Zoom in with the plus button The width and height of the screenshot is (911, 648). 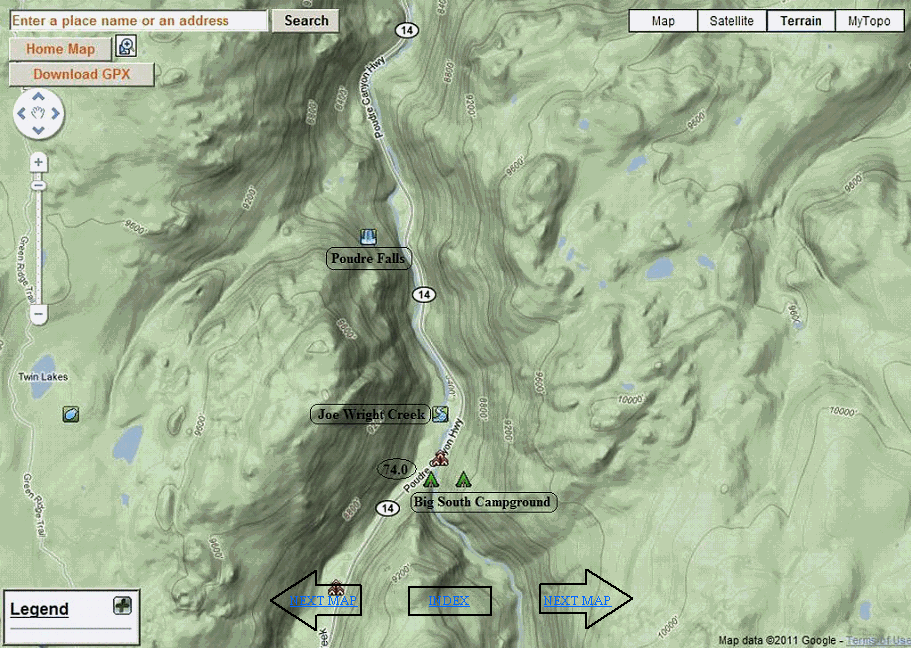(x=38, y=162)
